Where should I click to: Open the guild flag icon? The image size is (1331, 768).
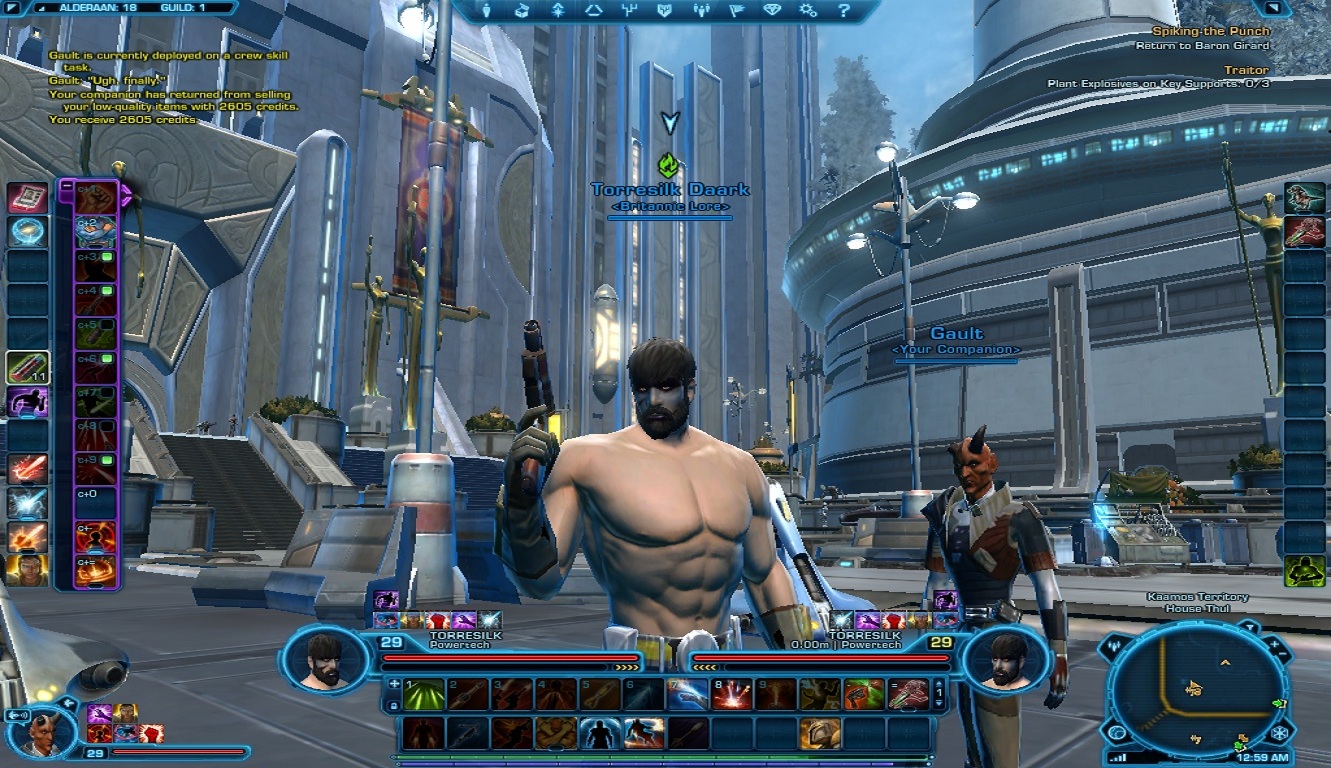[x=735, y=12]
